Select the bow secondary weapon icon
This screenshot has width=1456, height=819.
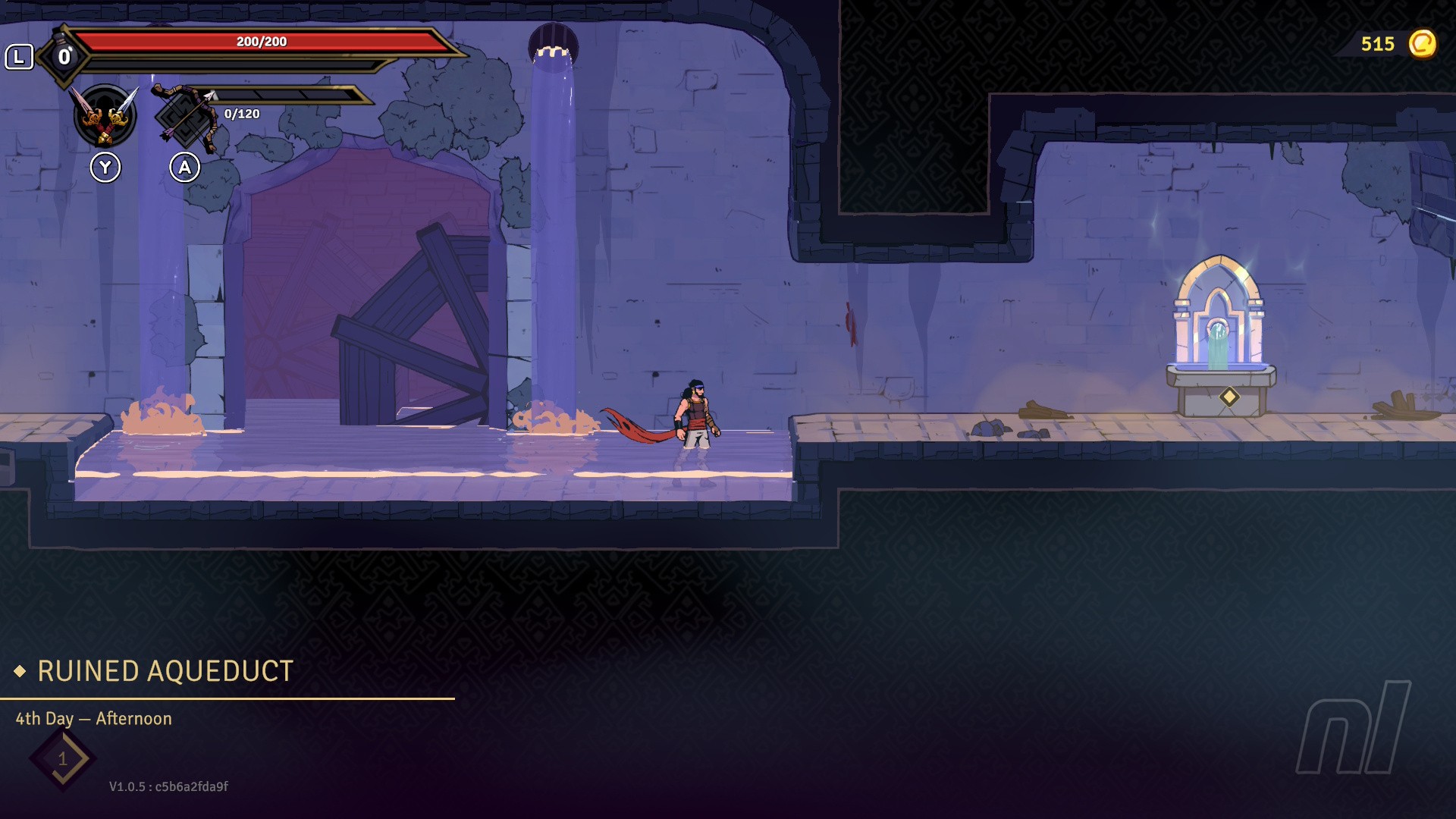[185, 116]
